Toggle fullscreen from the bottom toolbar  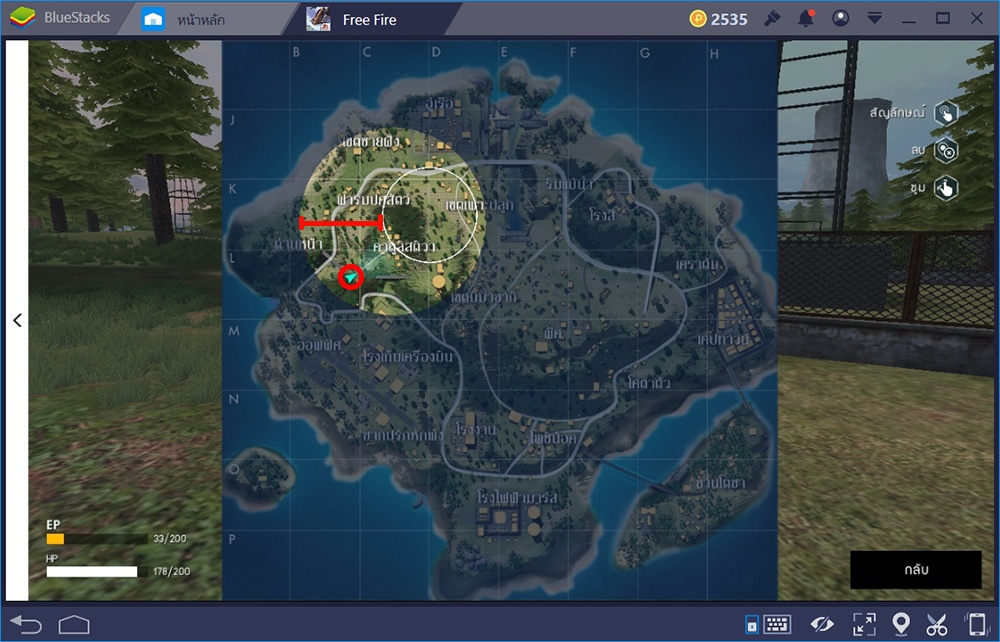point(863,625)
